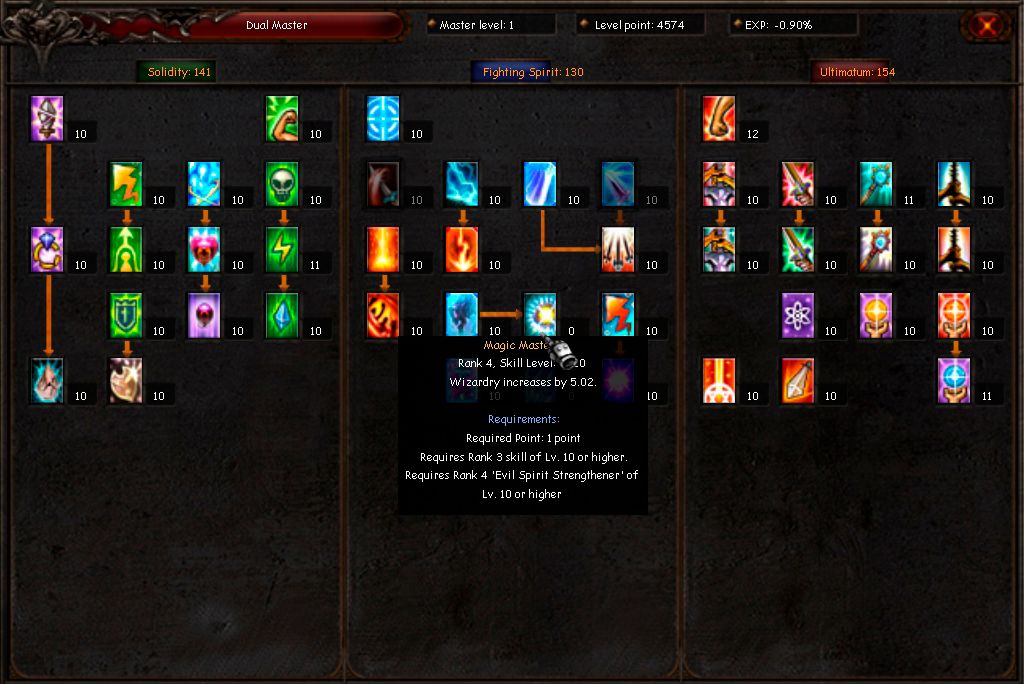Image resolution: width=1024 pixels, height=684 pixels.
Task: Select the spearhead on orange skill icon
Action: coord(798,381)
